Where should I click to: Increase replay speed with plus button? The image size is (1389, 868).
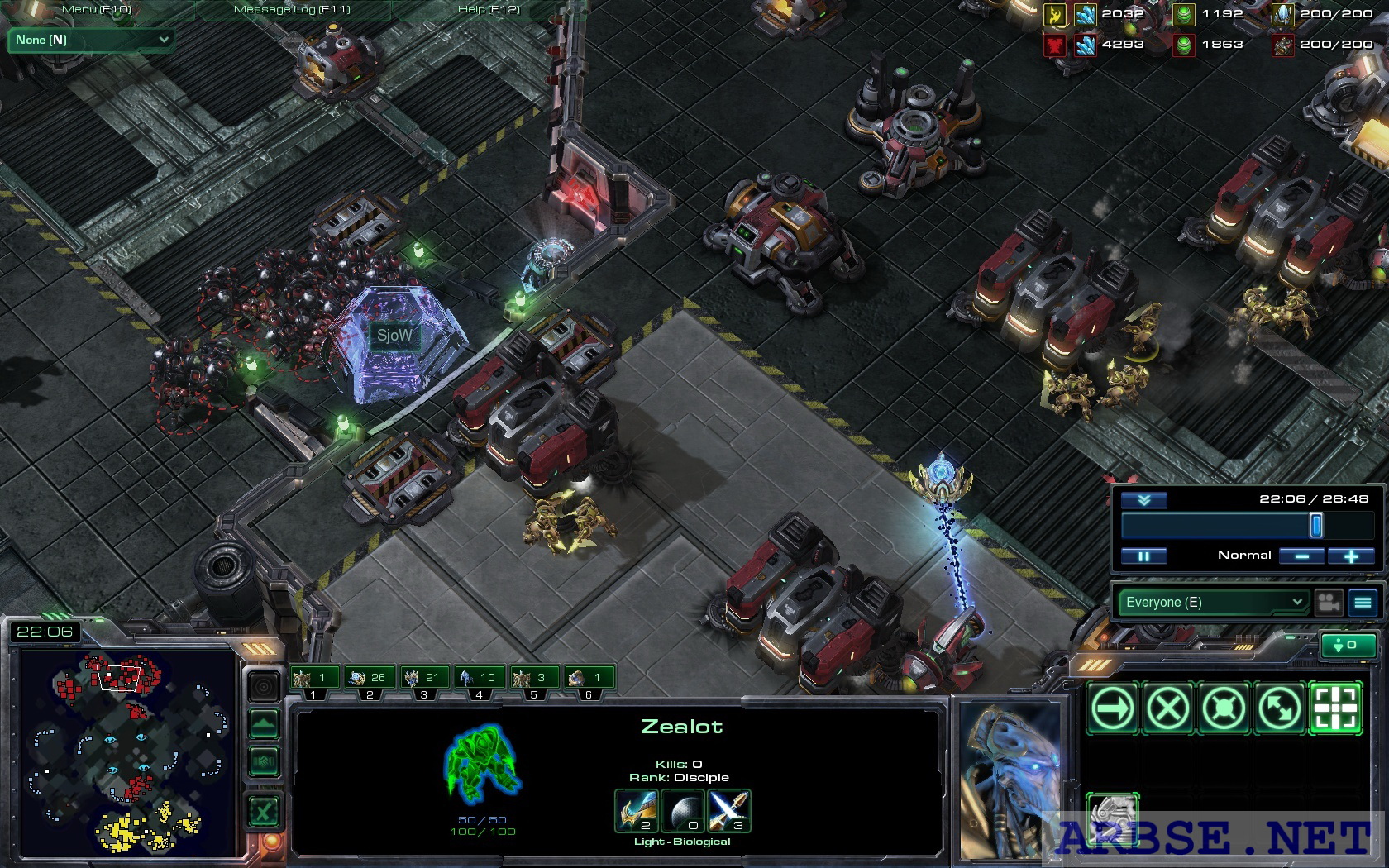[x=1351, y=556]
